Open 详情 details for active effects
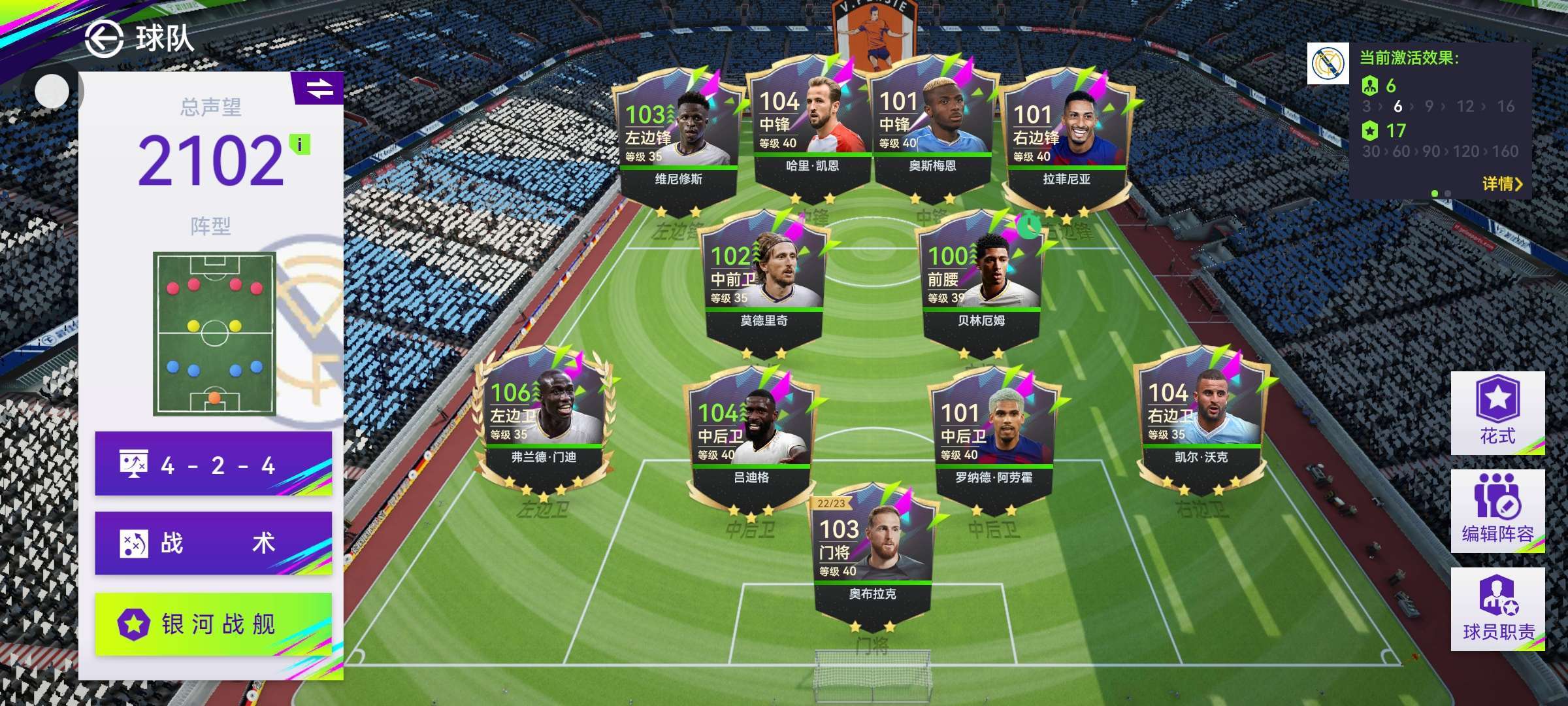1568x706 pixels. point(1502,184)
